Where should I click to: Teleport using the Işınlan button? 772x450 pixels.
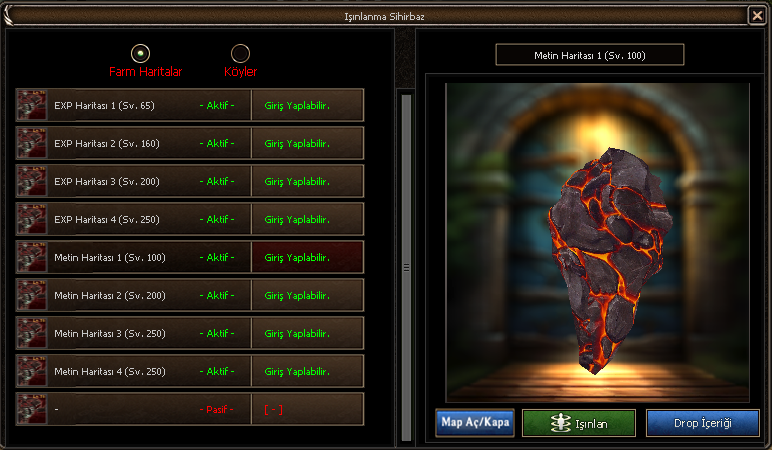click(578, 423)
